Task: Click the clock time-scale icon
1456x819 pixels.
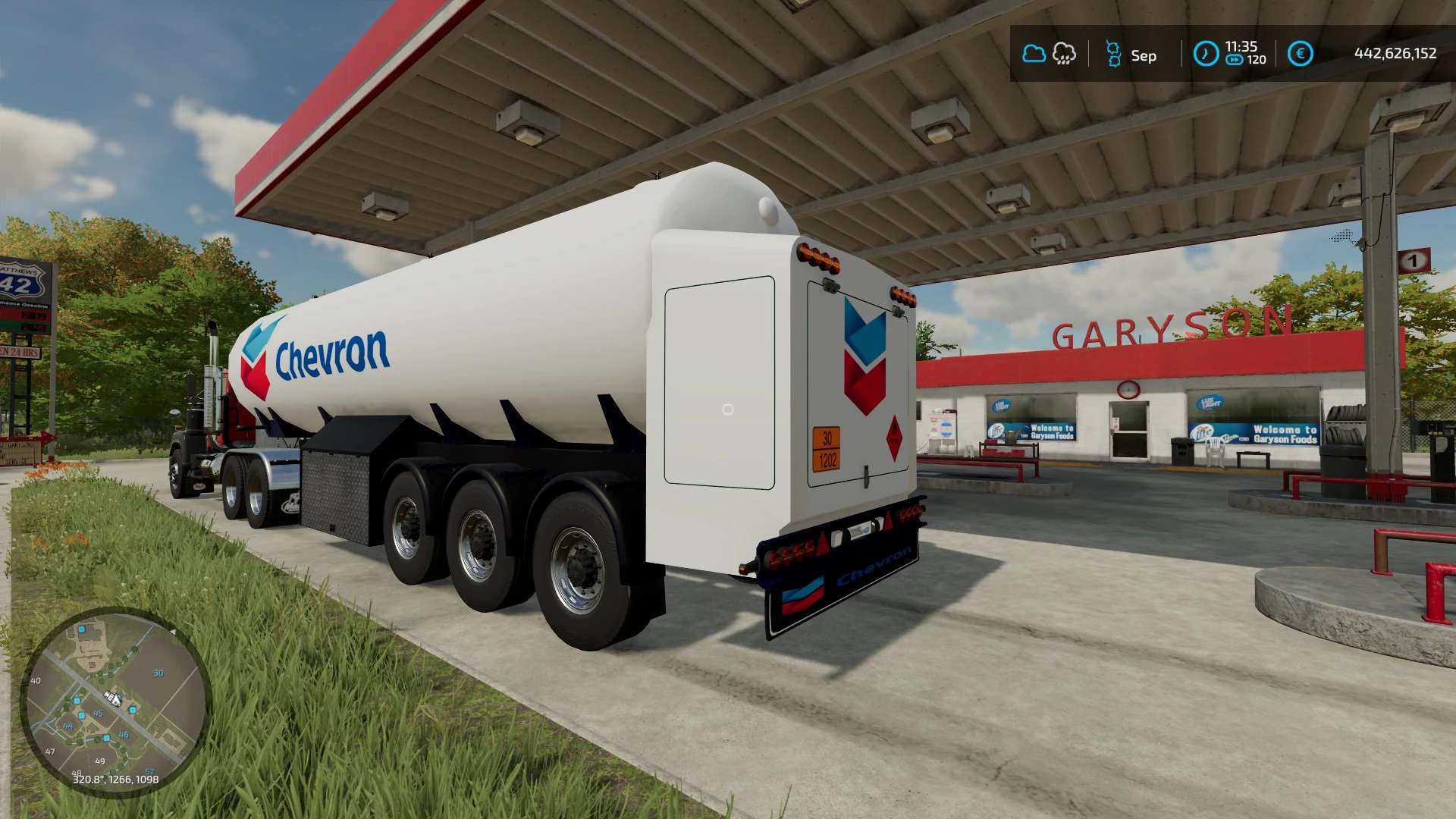Action: 1205,54
